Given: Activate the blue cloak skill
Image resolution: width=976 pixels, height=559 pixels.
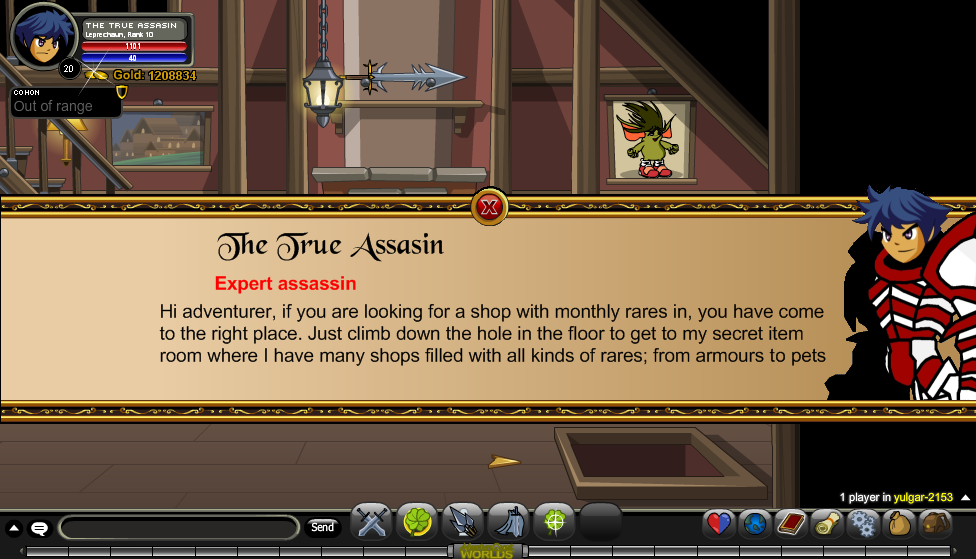Looking at the screenshot, I should [507, 522].
